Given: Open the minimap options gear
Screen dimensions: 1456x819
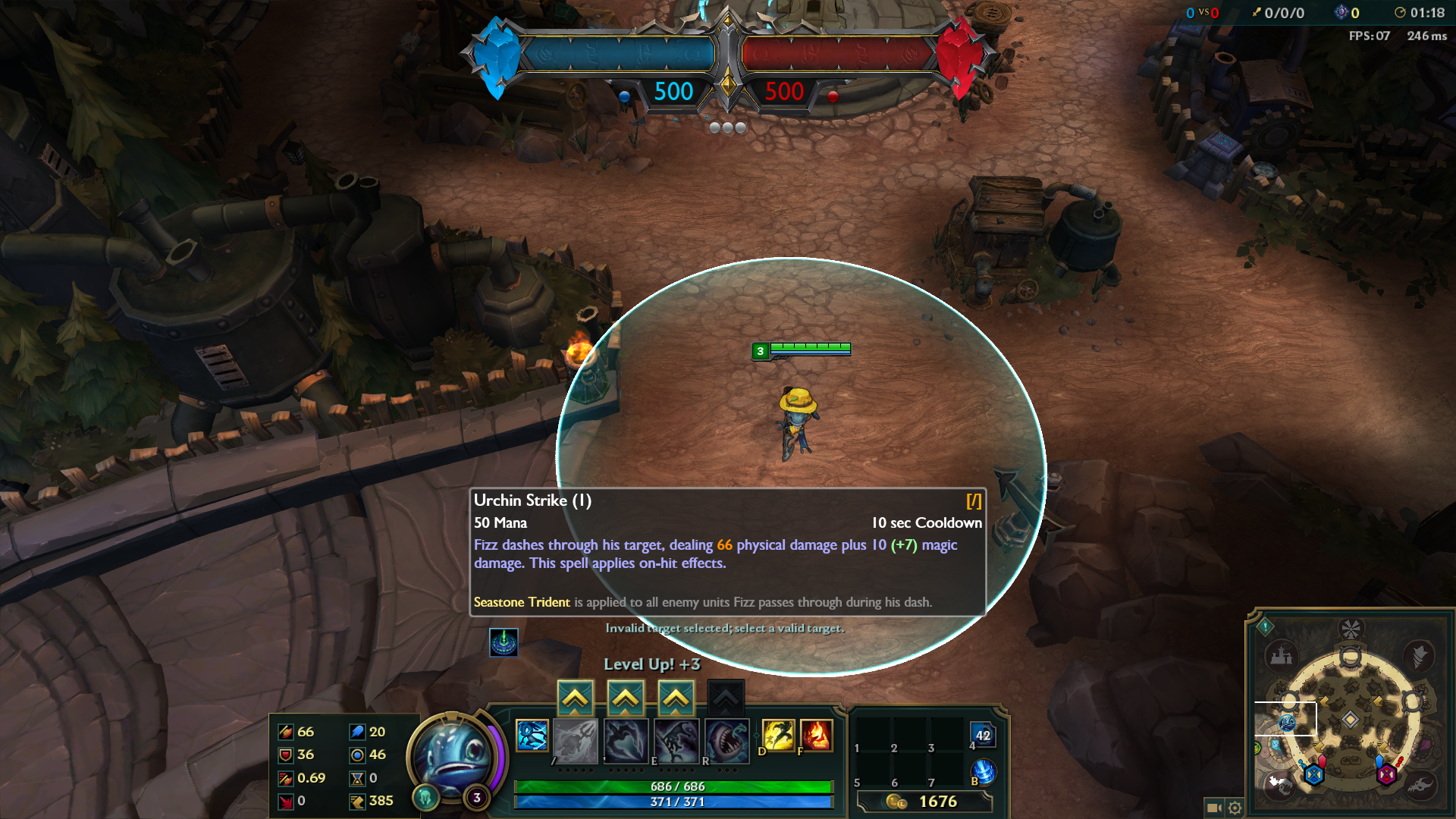Looking at the screenshot, I should (x=1235, y=808).
